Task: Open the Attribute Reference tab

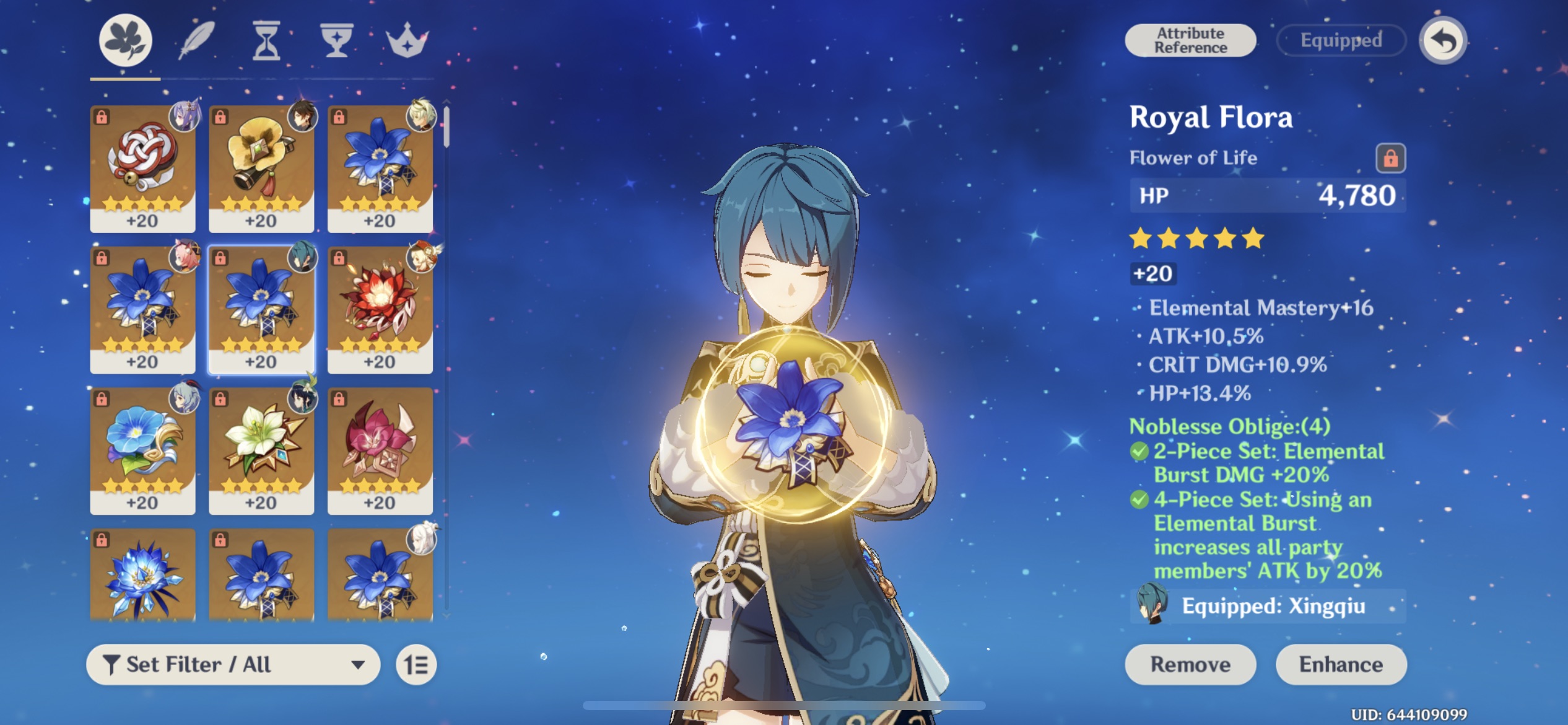Action: click(1190, 40)
